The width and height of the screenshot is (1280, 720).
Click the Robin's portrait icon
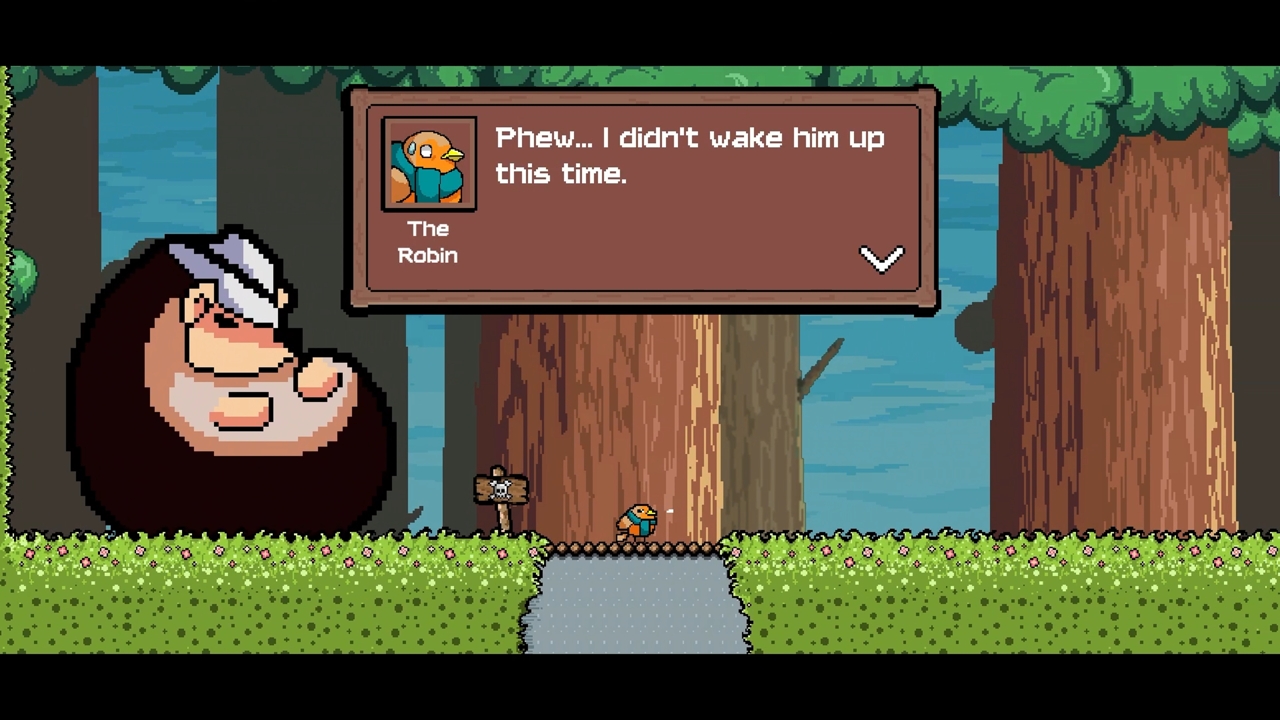pos(428,163)
